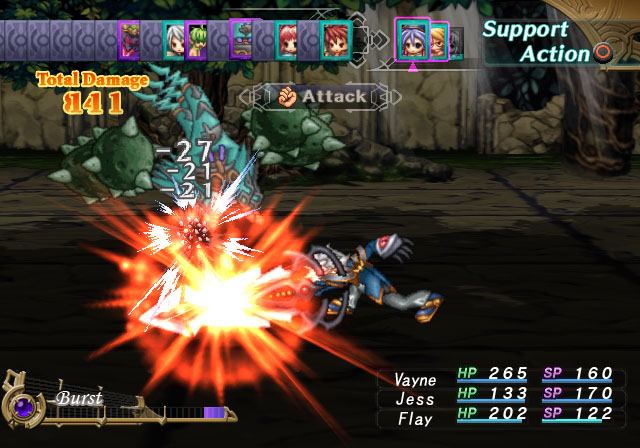Select the silver-haired character turn card
This screenshot has height=448, width=640.
[174, 41]
